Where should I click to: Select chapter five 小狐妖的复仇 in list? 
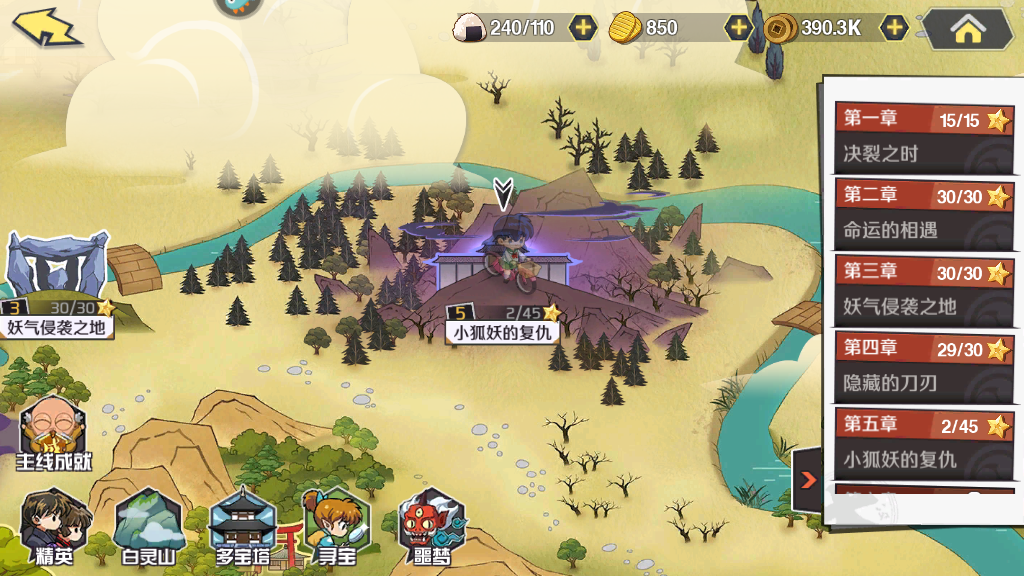(924, 443)
